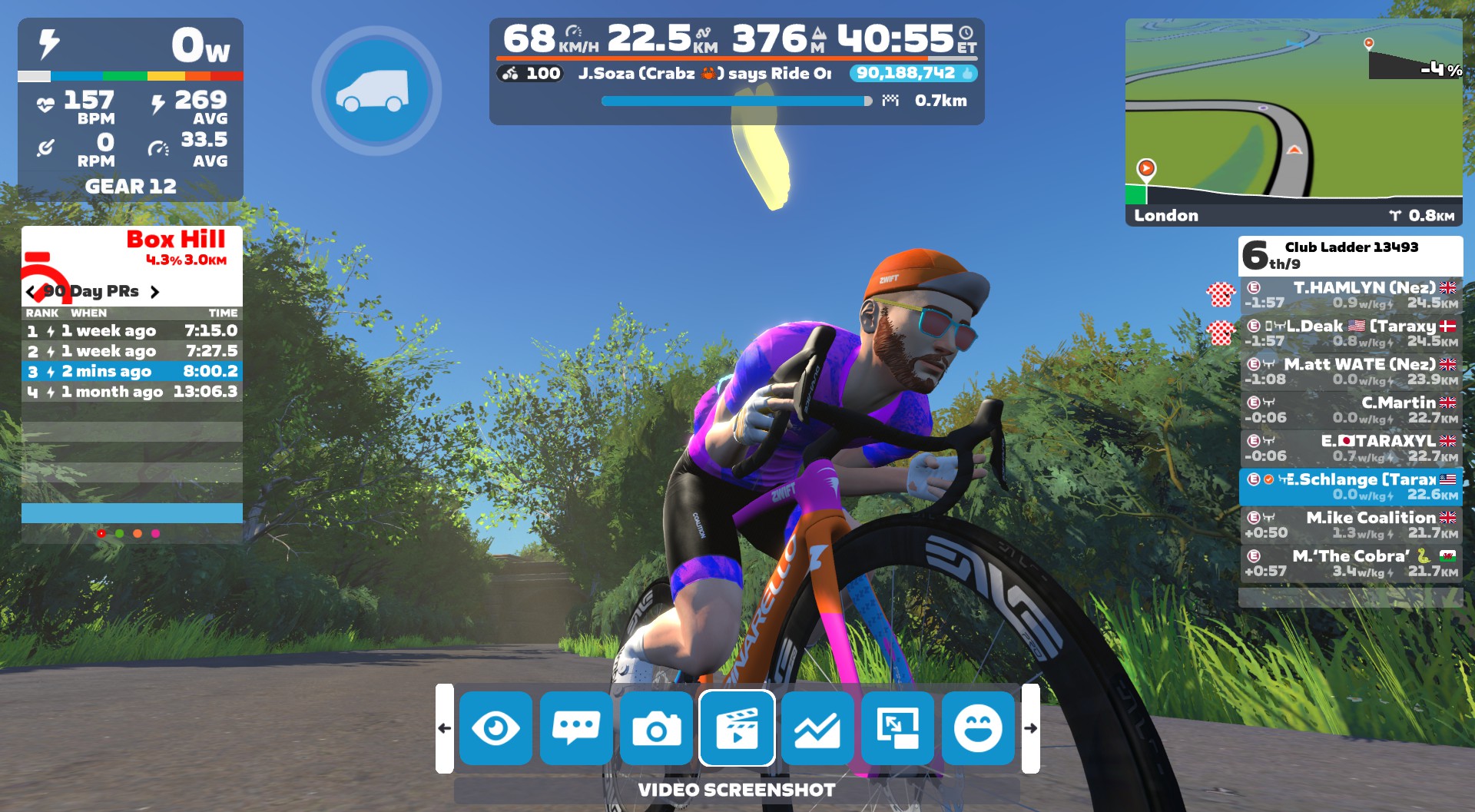Show the performance graph button
This screenshot has width=1475, height=812.
coord(817,728)
